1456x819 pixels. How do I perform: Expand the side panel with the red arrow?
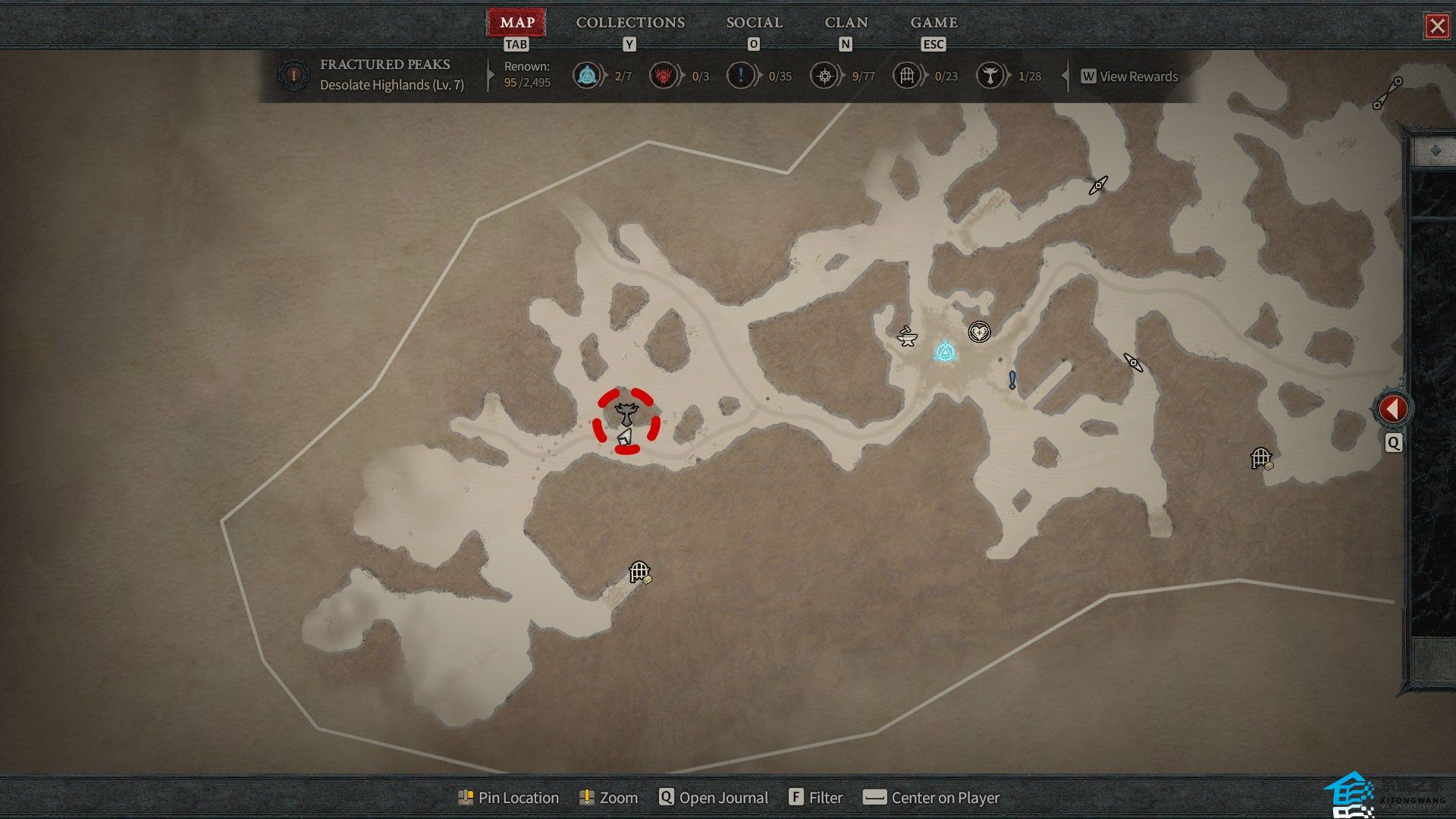click(1392, 409)
